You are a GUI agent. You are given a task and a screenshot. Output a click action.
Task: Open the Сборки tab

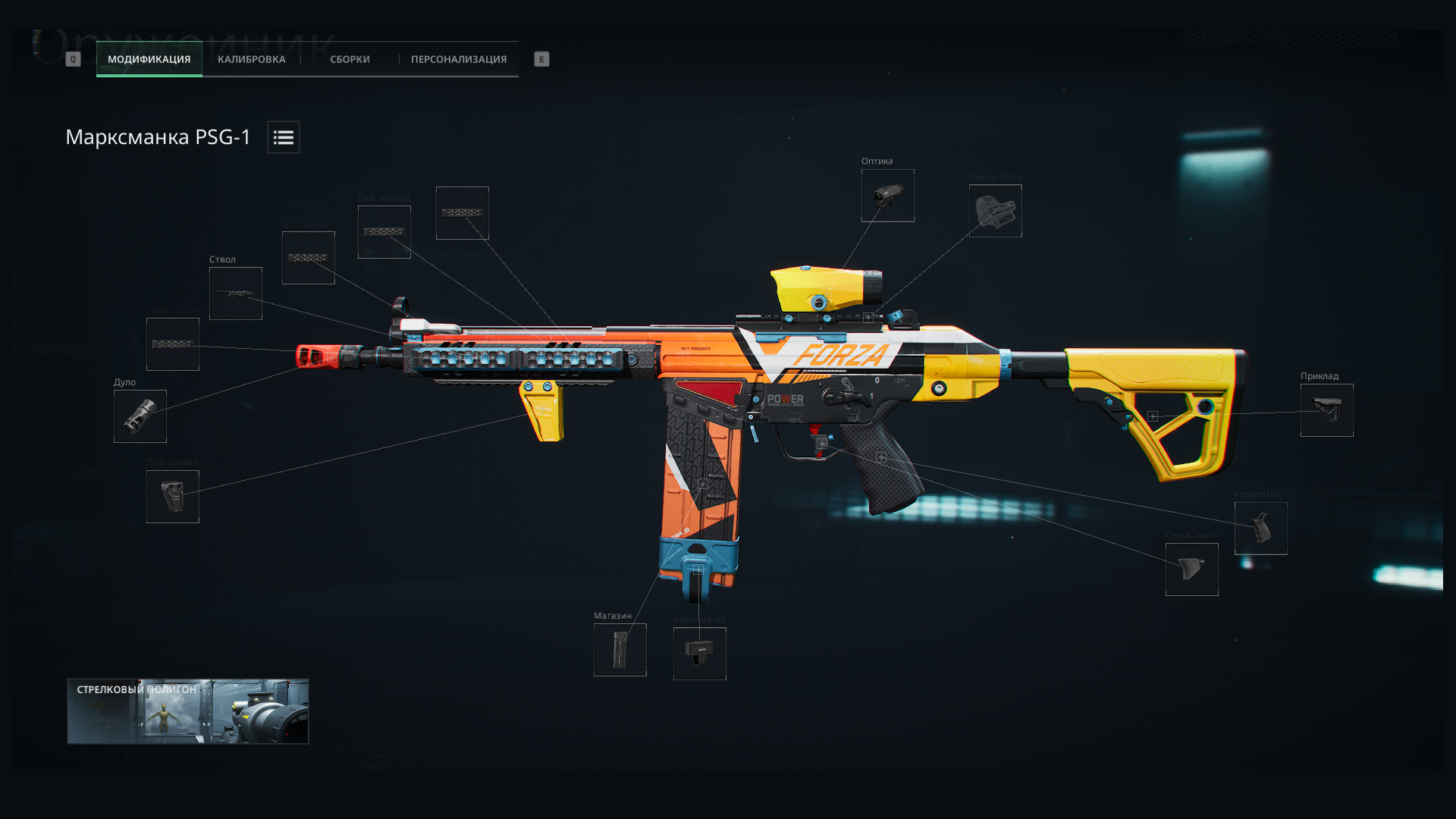[x=350, y=59]
